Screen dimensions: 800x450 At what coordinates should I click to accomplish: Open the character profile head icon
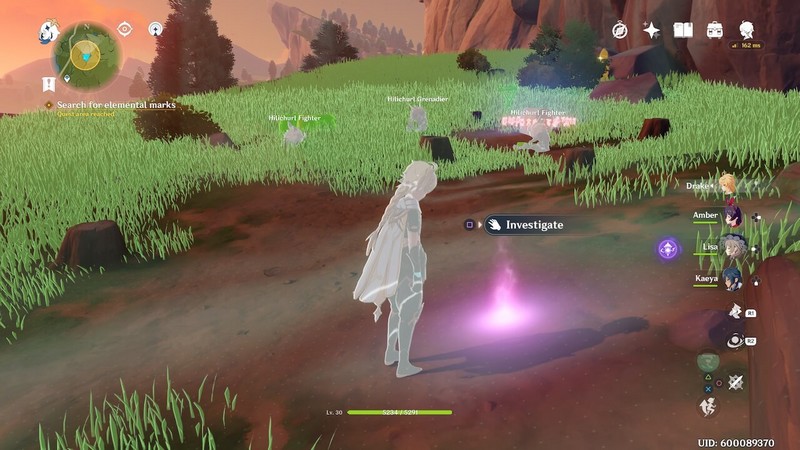(746, 30)
